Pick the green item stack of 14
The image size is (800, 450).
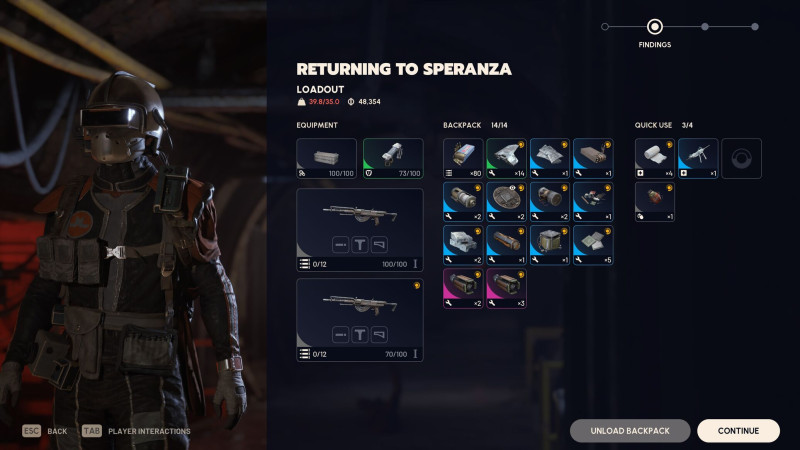tap(506, 158)
